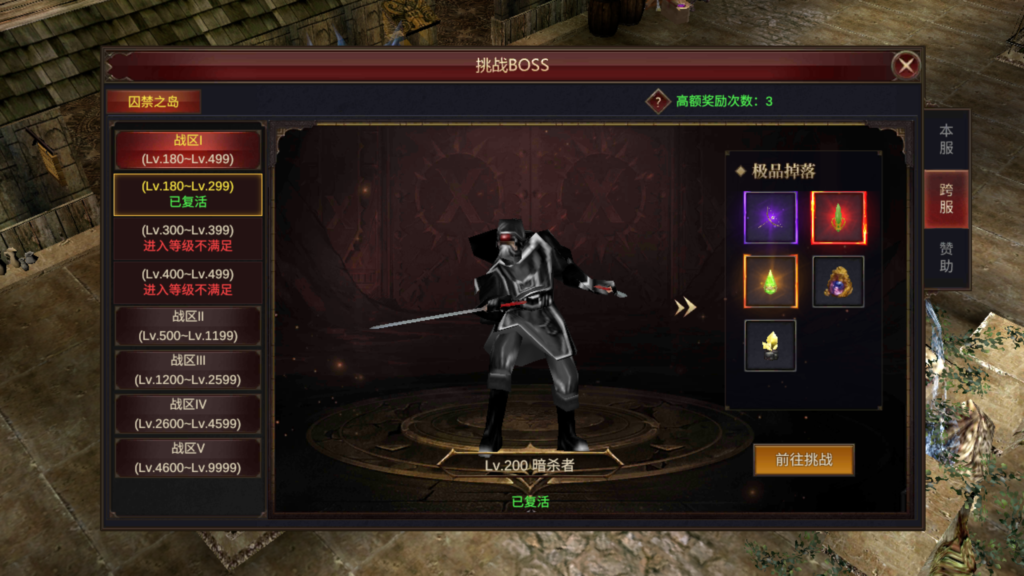Inspect the red-framed green crystal drop

coord(838,218)
